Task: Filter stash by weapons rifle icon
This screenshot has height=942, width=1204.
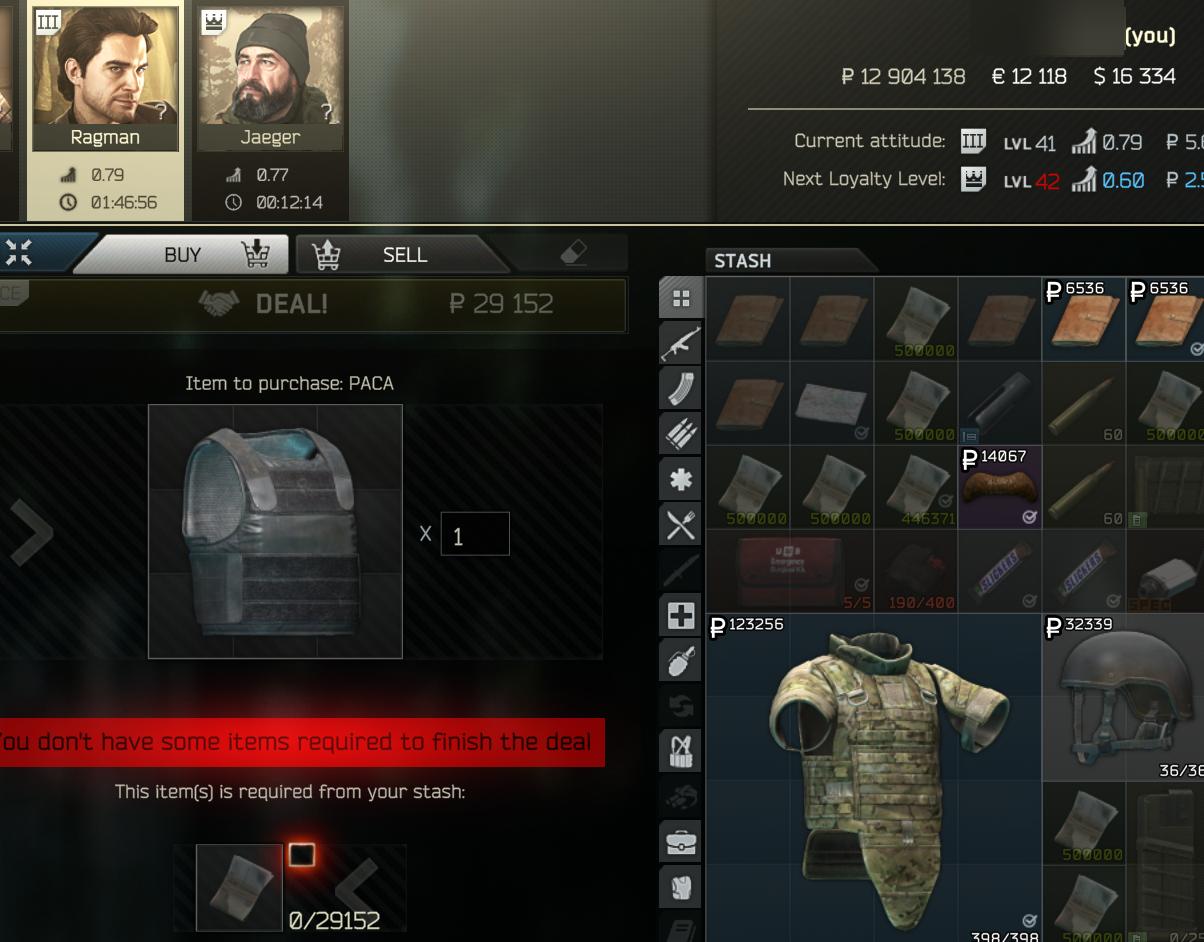Action: [681, 343]
